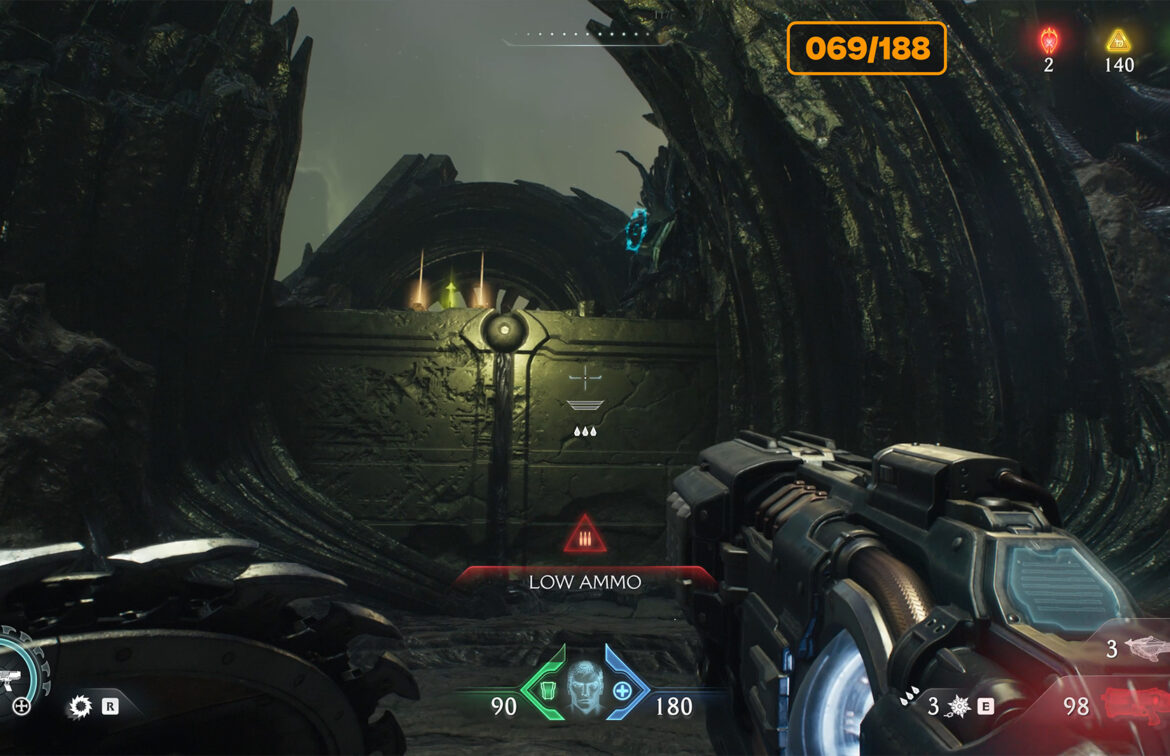The image size is (1170, 756).
Task: Click the dotted compass bar
Action: pos(585,35)
